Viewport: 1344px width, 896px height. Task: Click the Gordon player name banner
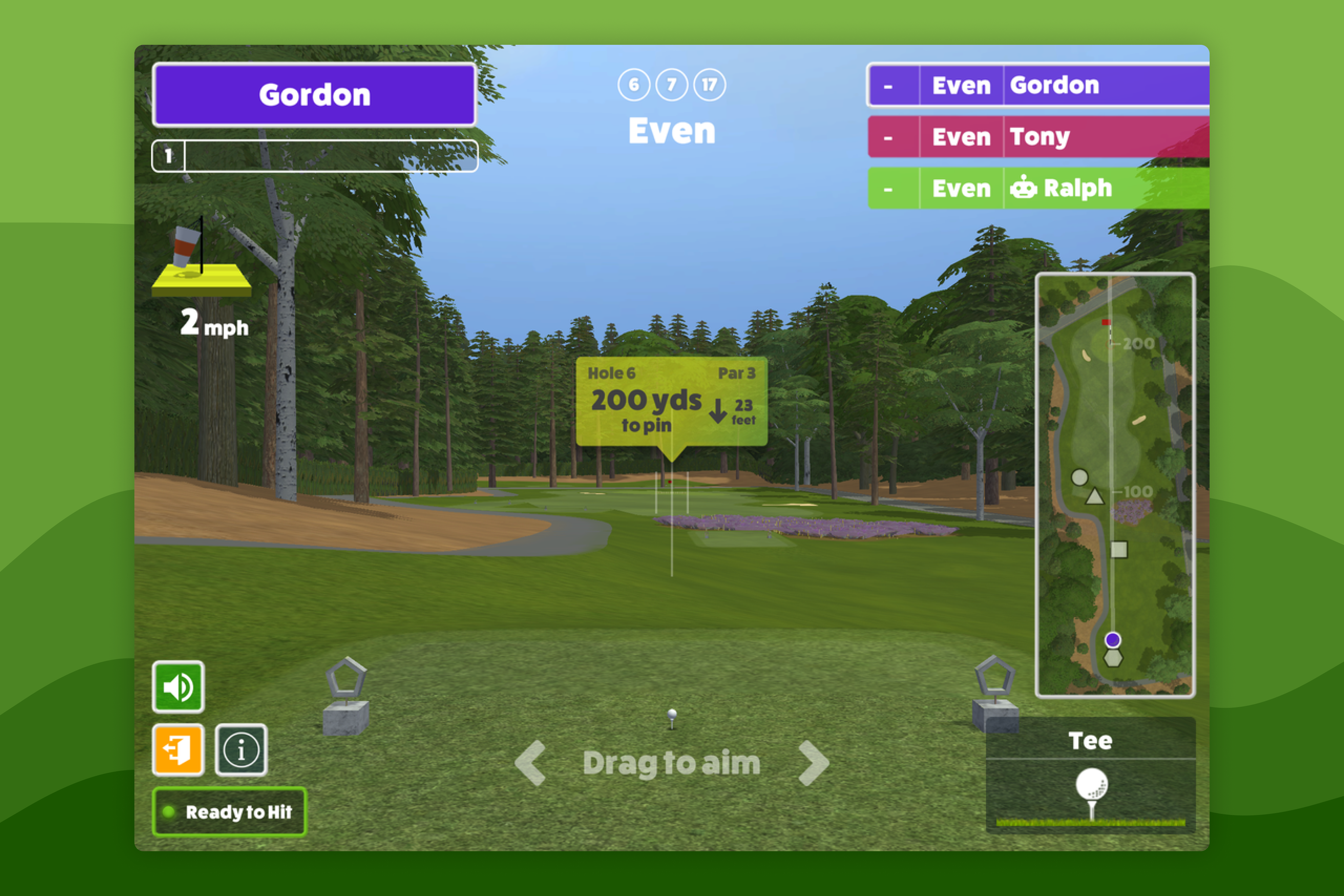tap(315, 95)
